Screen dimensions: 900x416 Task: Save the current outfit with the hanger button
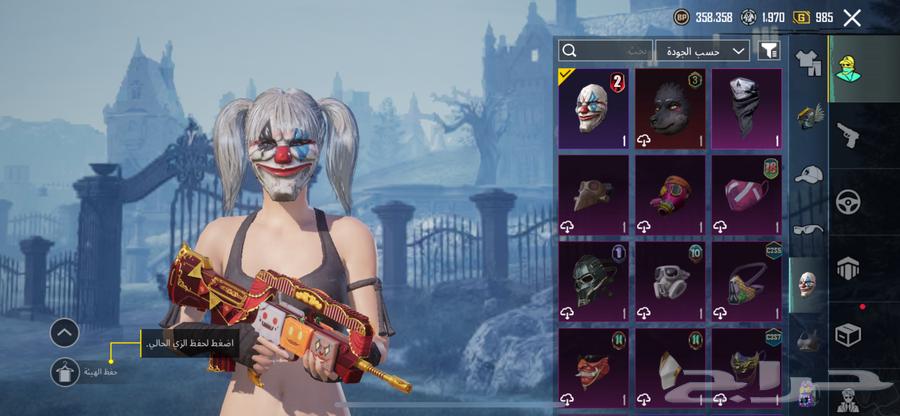(x=64, y=372)
